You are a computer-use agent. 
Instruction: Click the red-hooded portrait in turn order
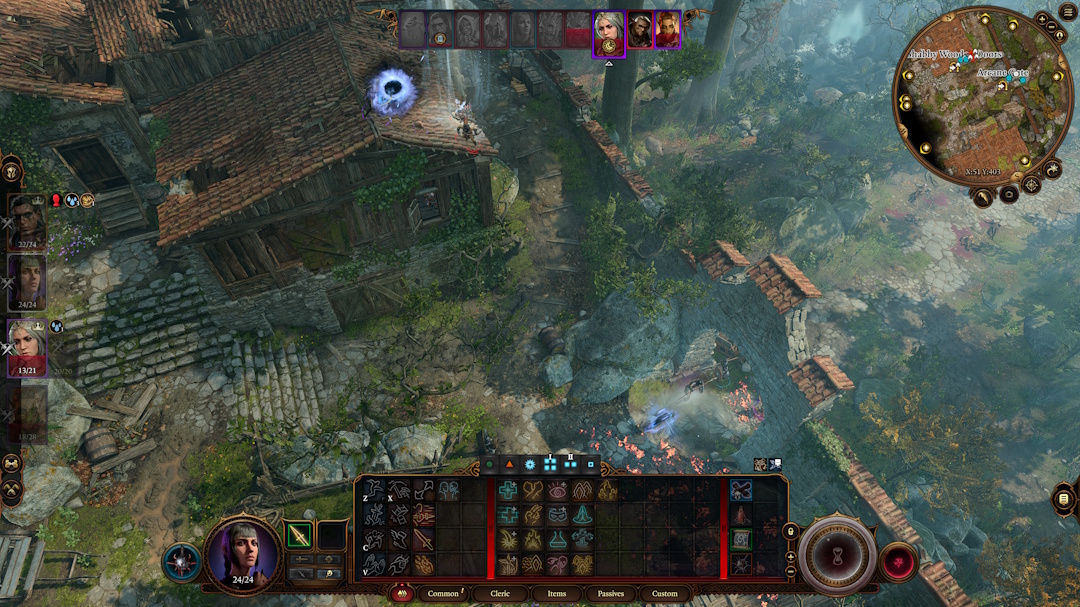pyautogui.click(x=667, y=29)
